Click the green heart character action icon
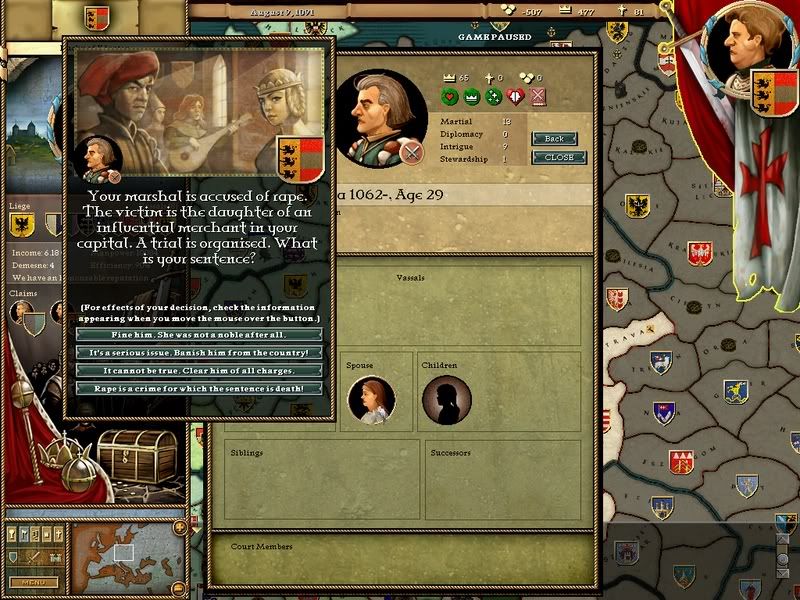The height and width of the screenshot is (600, 800). click(x=450, y=97)
